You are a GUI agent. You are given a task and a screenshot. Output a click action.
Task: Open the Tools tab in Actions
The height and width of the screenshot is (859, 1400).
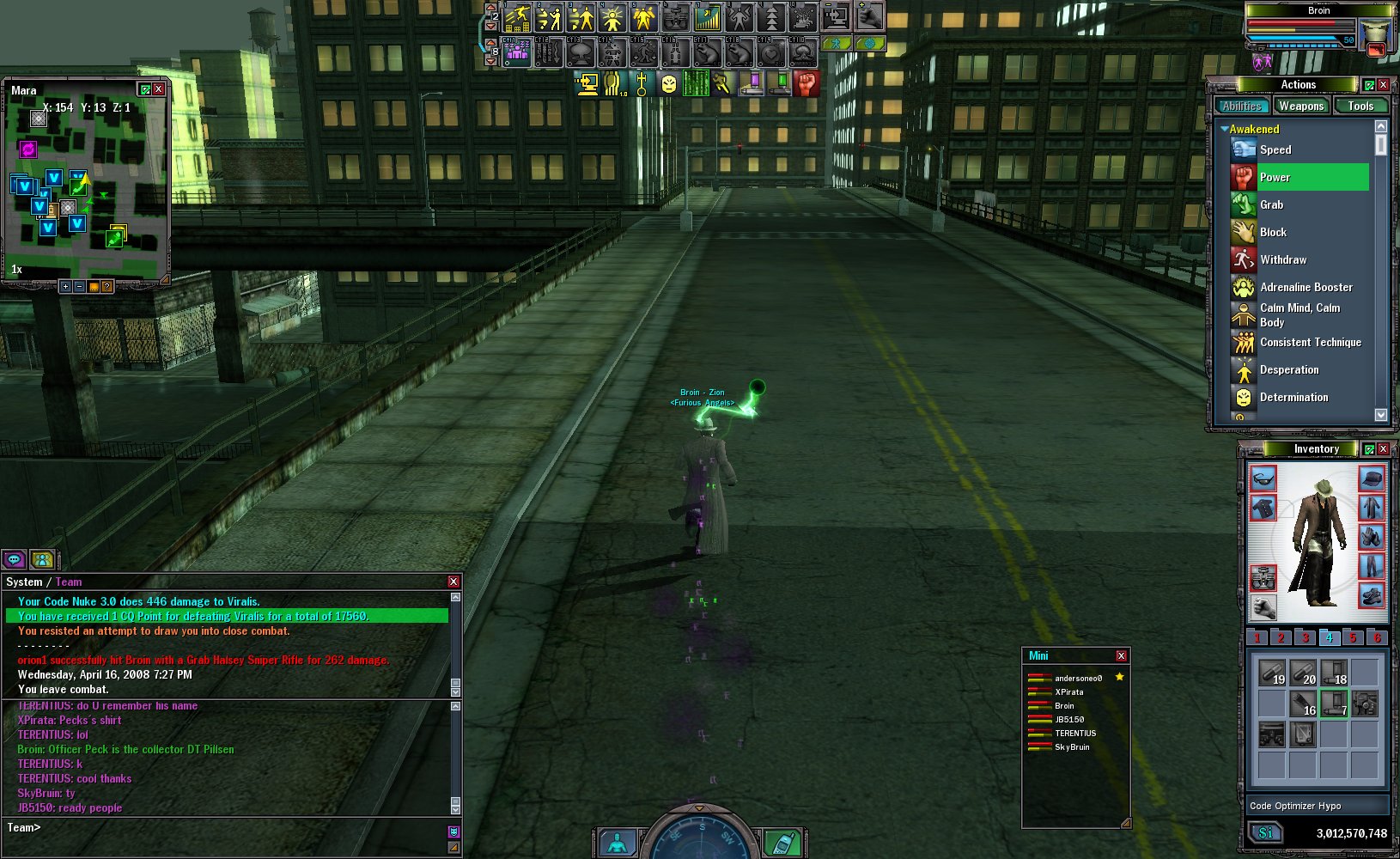click(1360, 106)
